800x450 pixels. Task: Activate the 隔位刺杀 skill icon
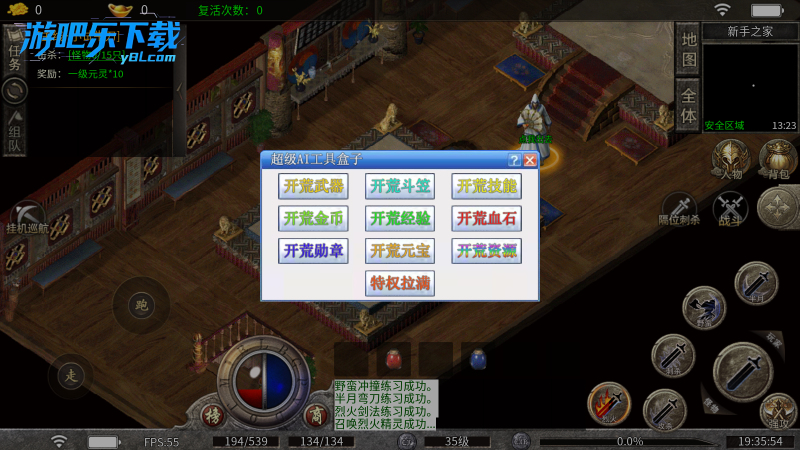coord(680,207)
